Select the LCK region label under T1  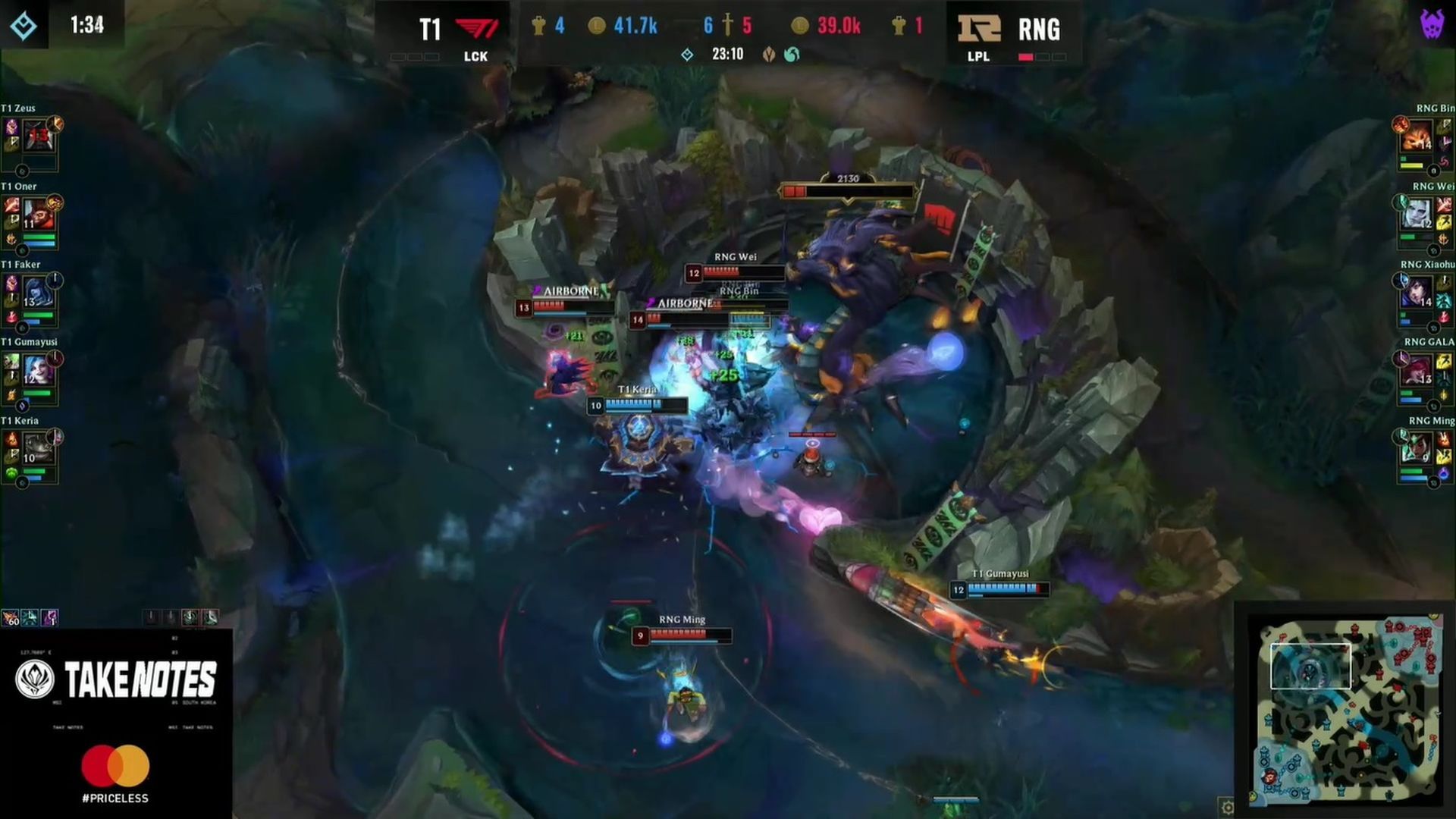click(x=475, y=57)
